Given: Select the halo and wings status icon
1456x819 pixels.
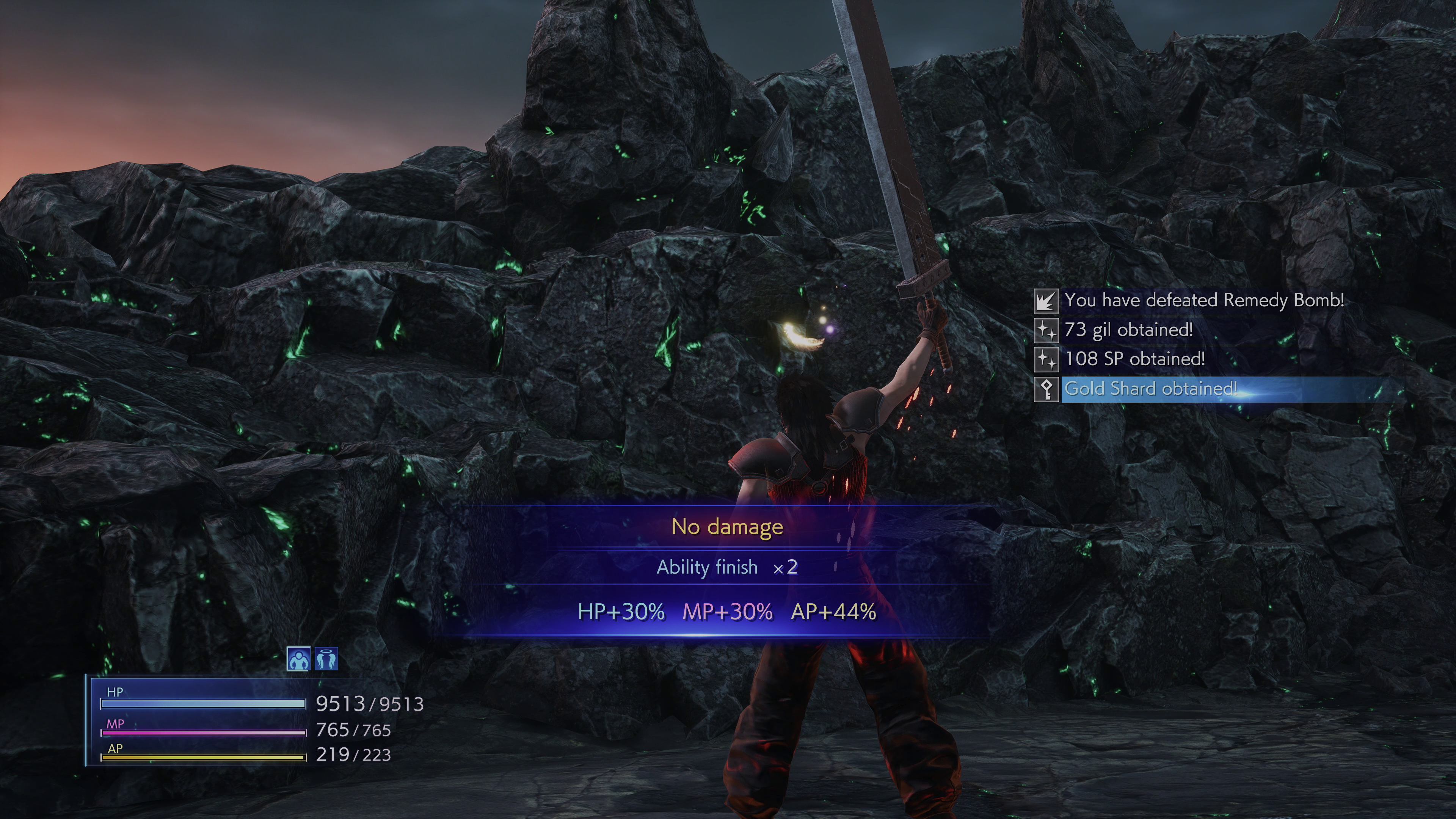Looking at the screenshot, I should coord(326,659).
